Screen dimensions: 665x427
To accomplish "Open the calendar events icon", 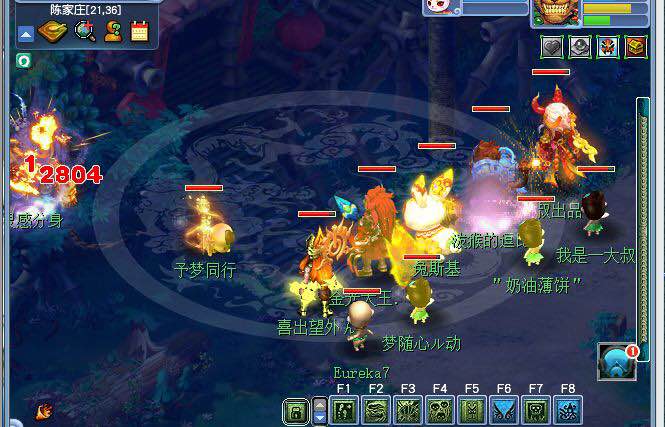I will click(x=139, y=32).
